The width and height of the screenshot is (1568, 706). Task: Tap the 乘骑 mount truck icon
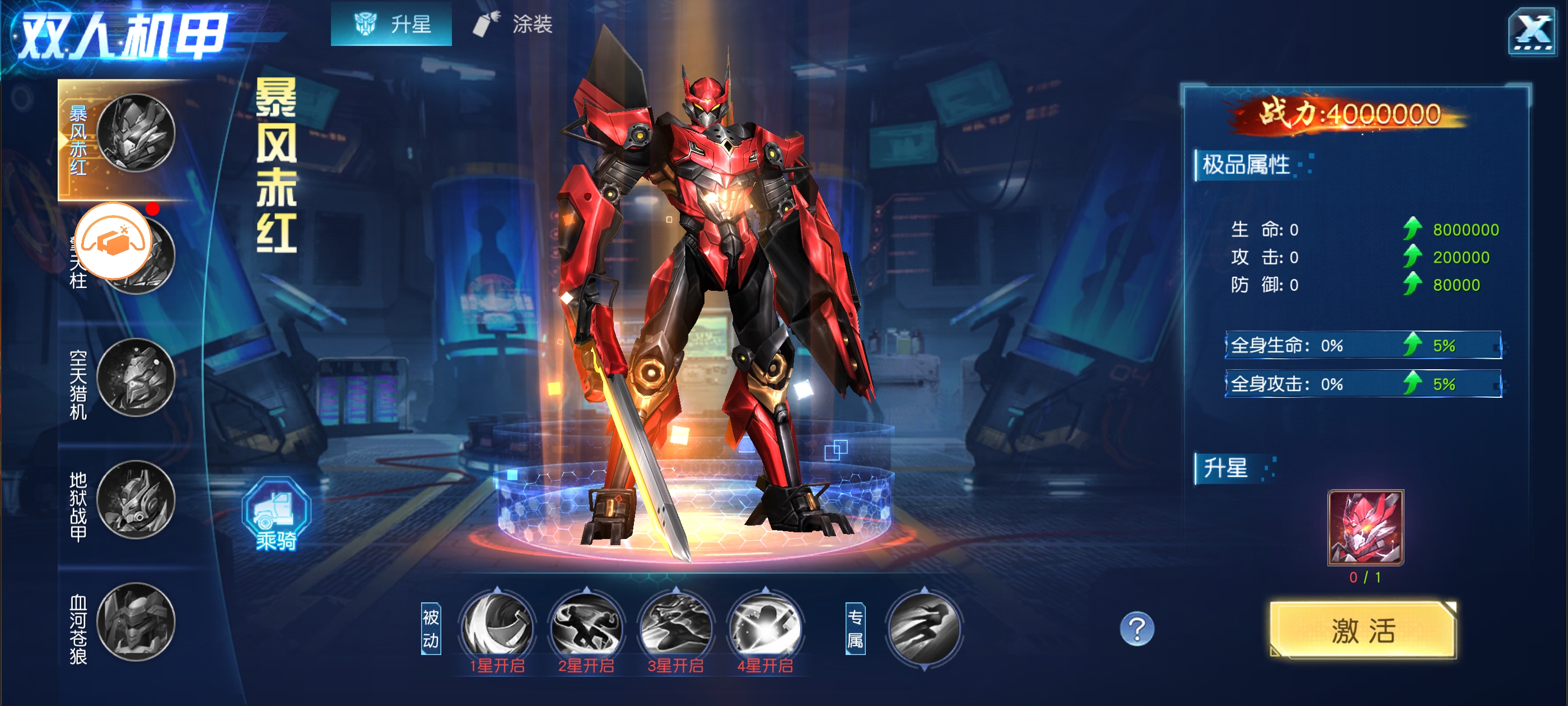pos(276,513)
